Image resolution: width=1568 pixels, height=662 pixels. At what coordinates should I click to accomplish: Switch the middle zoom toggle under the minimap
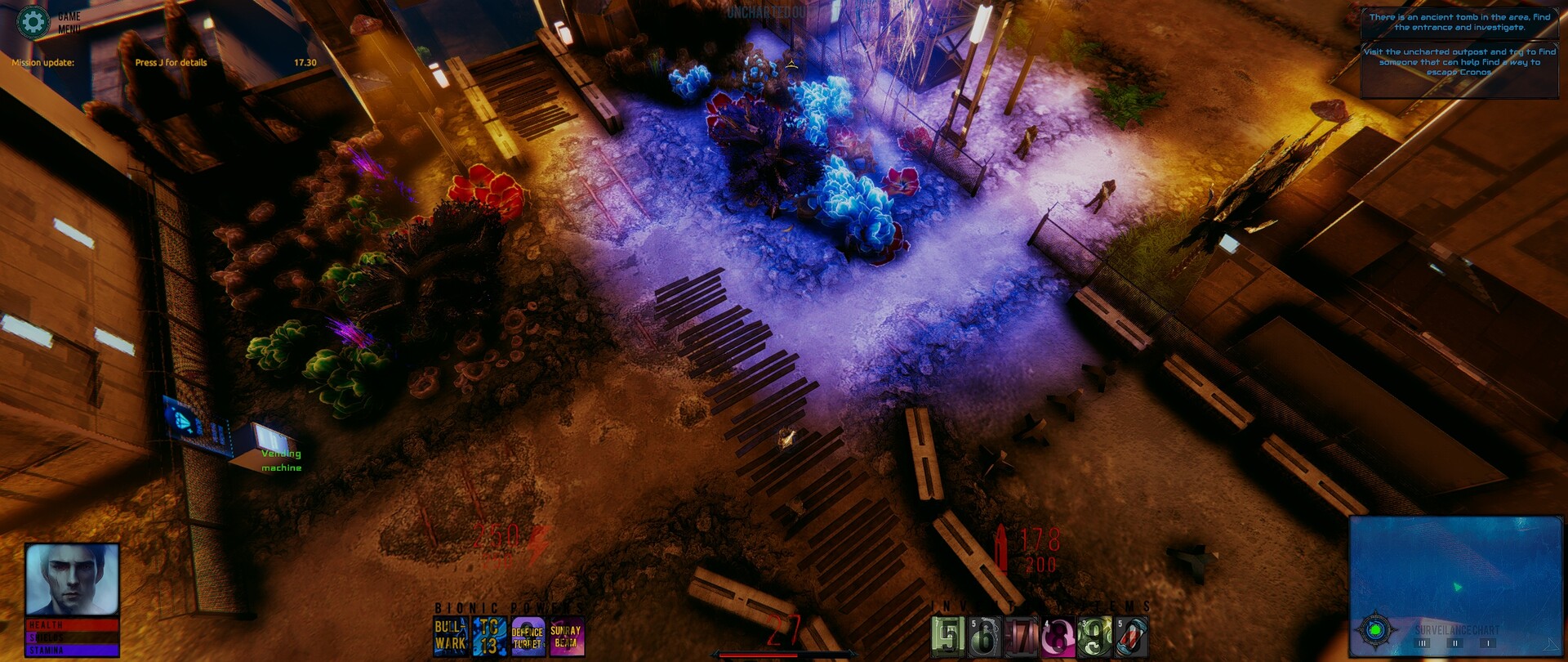pyautogui.click(x=1455, y=644)
